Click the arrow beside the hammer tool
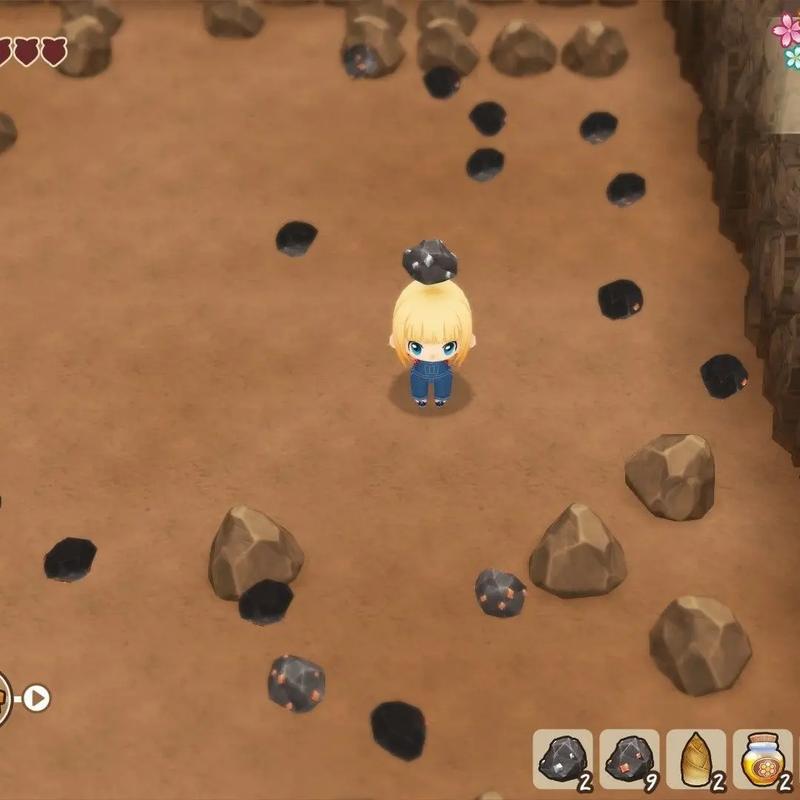The width and height of the screenshot is (800, 800). pos(37,697)
